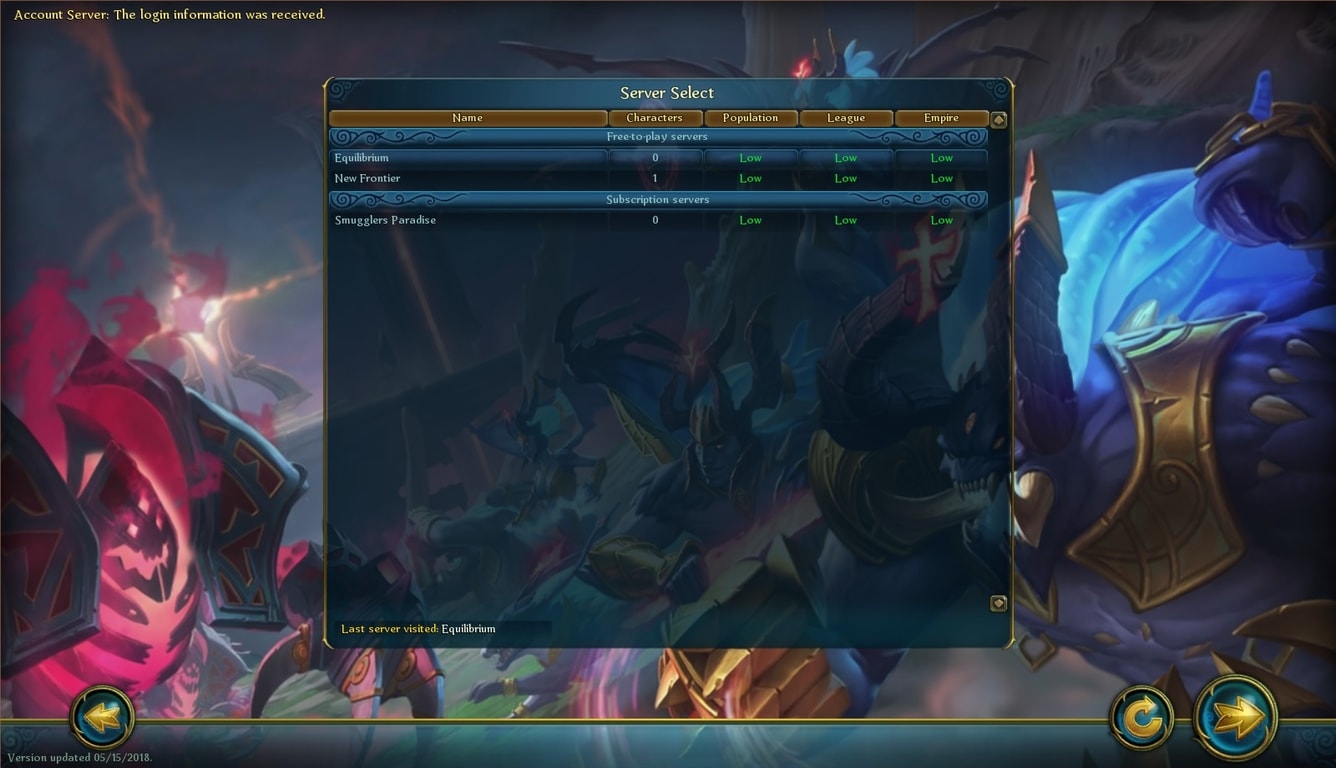Sort servers by Population header
1336x768 pixels.
750,118
